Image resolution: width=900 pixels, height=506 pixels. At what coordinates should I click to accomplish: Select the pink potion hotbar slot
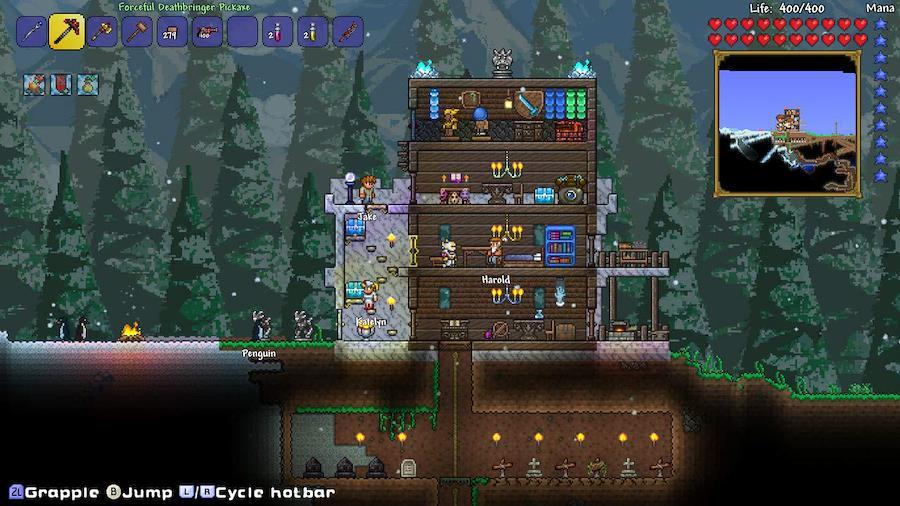click(x=277, y=32)
